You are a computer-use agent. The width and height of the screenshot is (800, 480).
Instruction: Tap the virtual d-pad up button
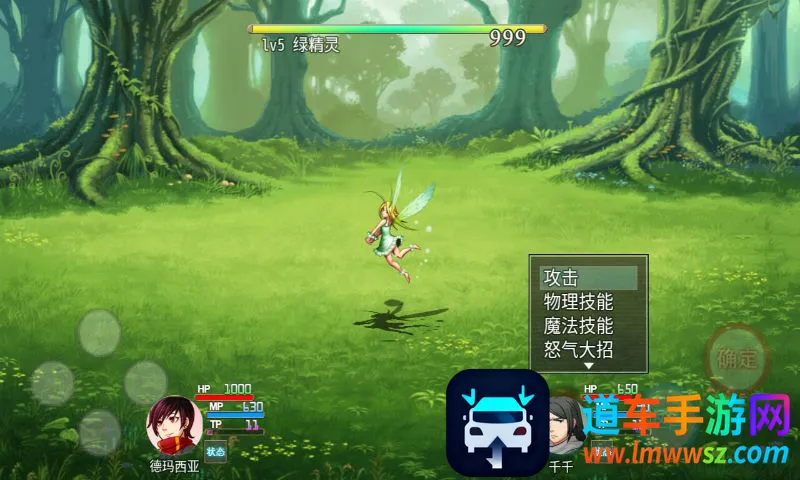click(x=99, y=332)
